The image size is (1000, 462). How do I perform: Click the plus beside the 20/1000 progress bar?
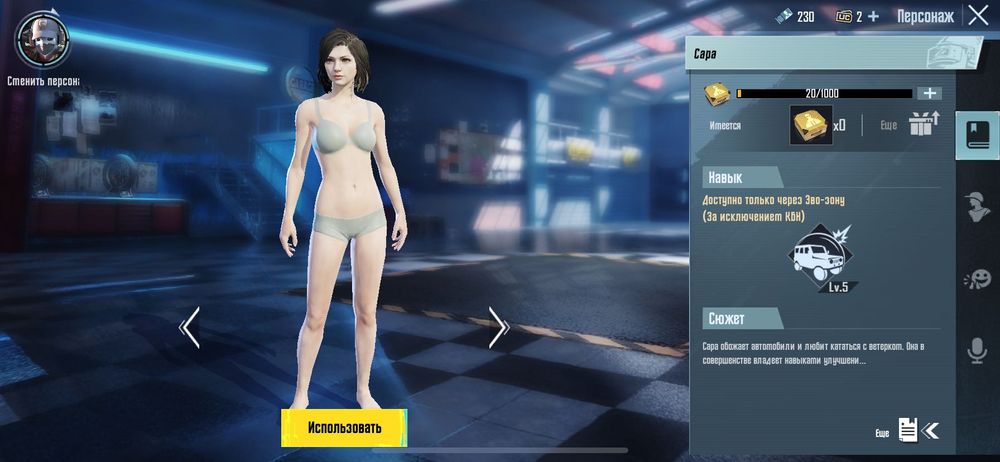coord(930,93)
